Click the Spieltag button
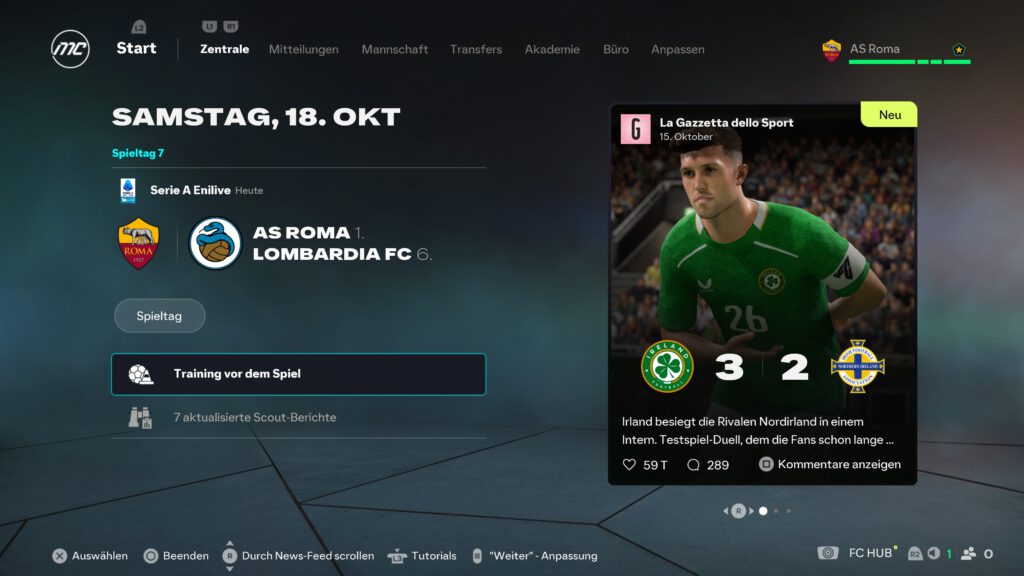This screenshot has width=1024, height=576. pyautogui.click(x=159, y=315)
